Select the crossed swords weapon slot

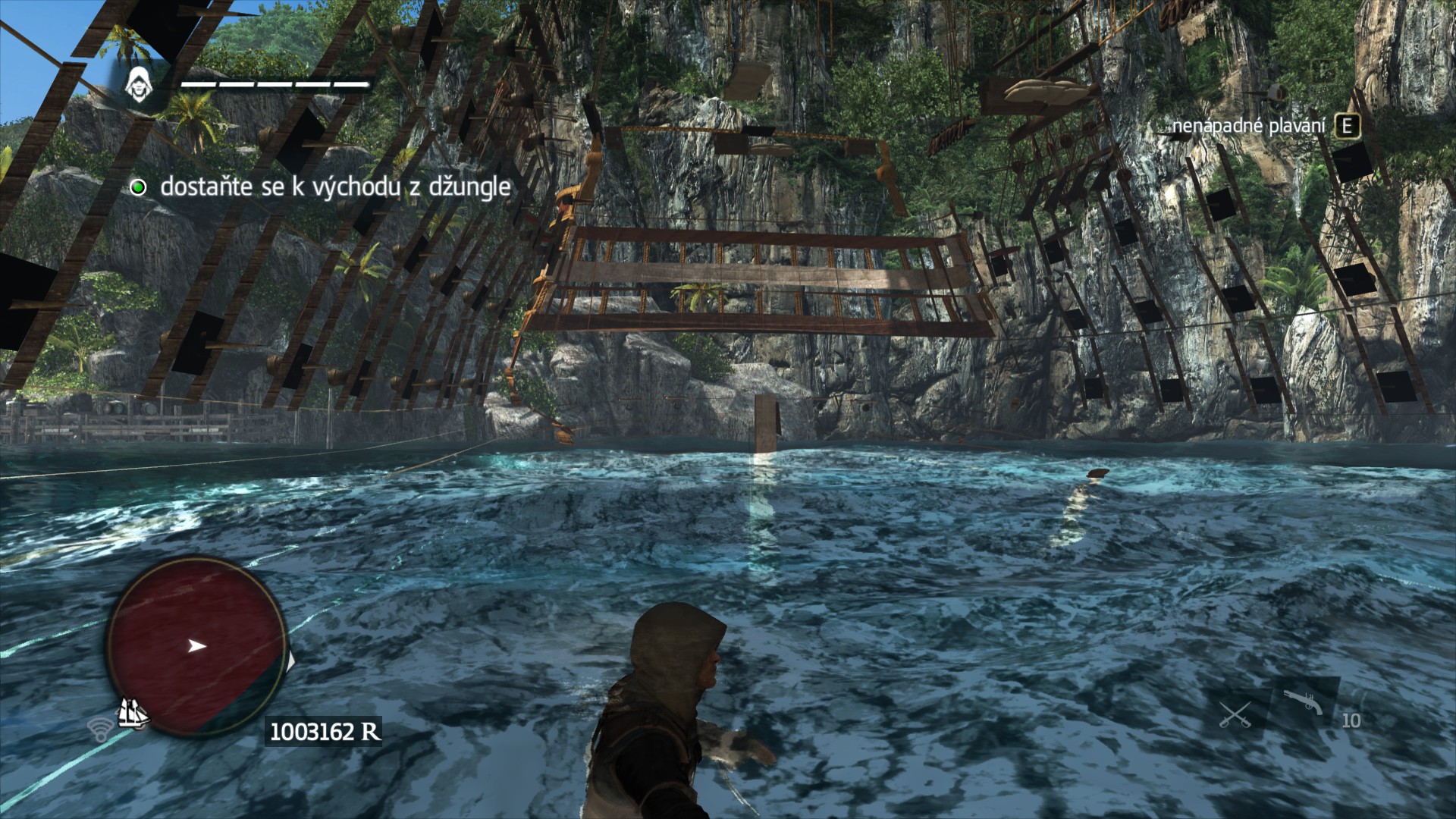click(x=1235, y=714)
